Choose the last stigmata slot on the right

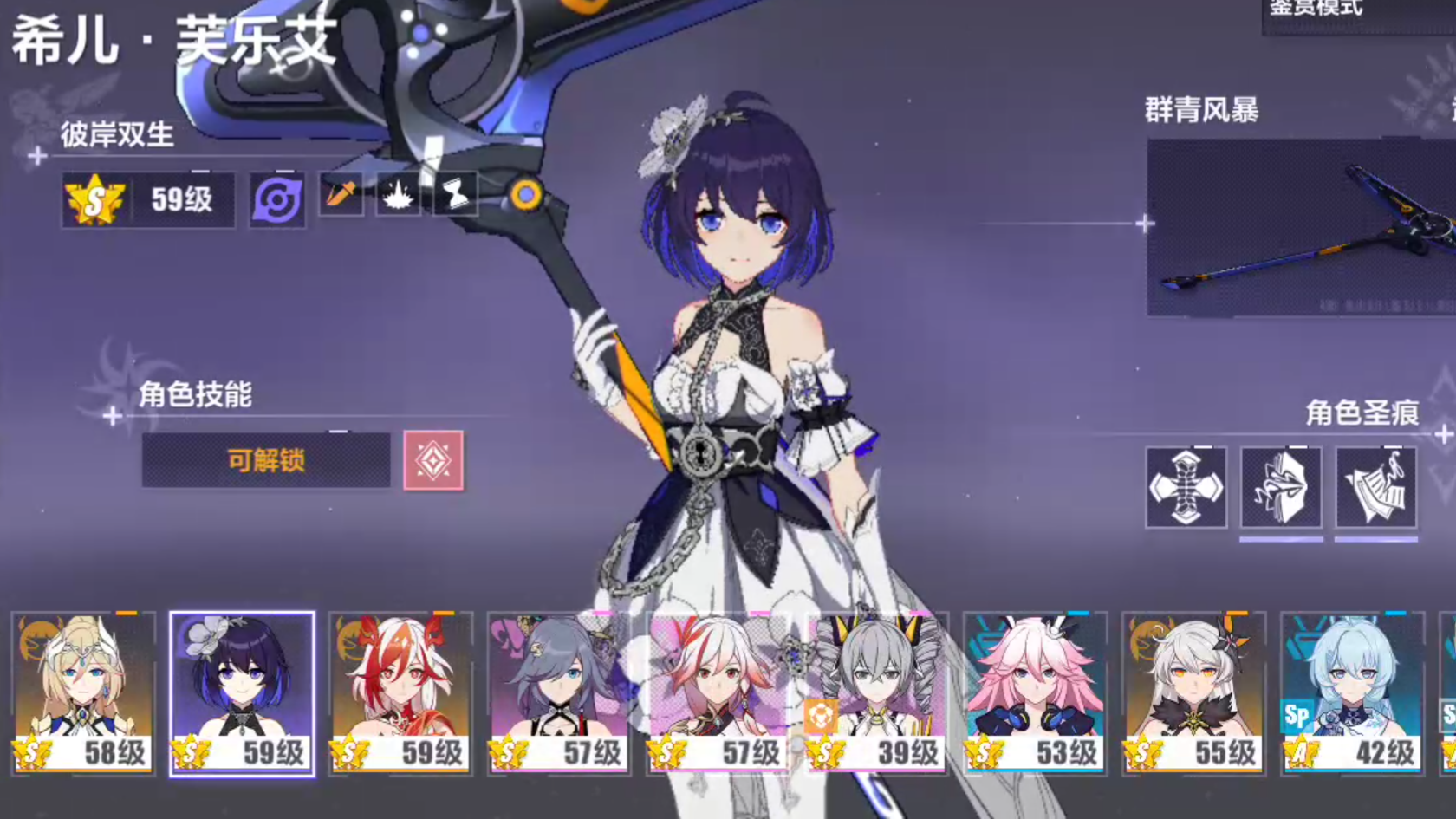tap(1376, 487)
